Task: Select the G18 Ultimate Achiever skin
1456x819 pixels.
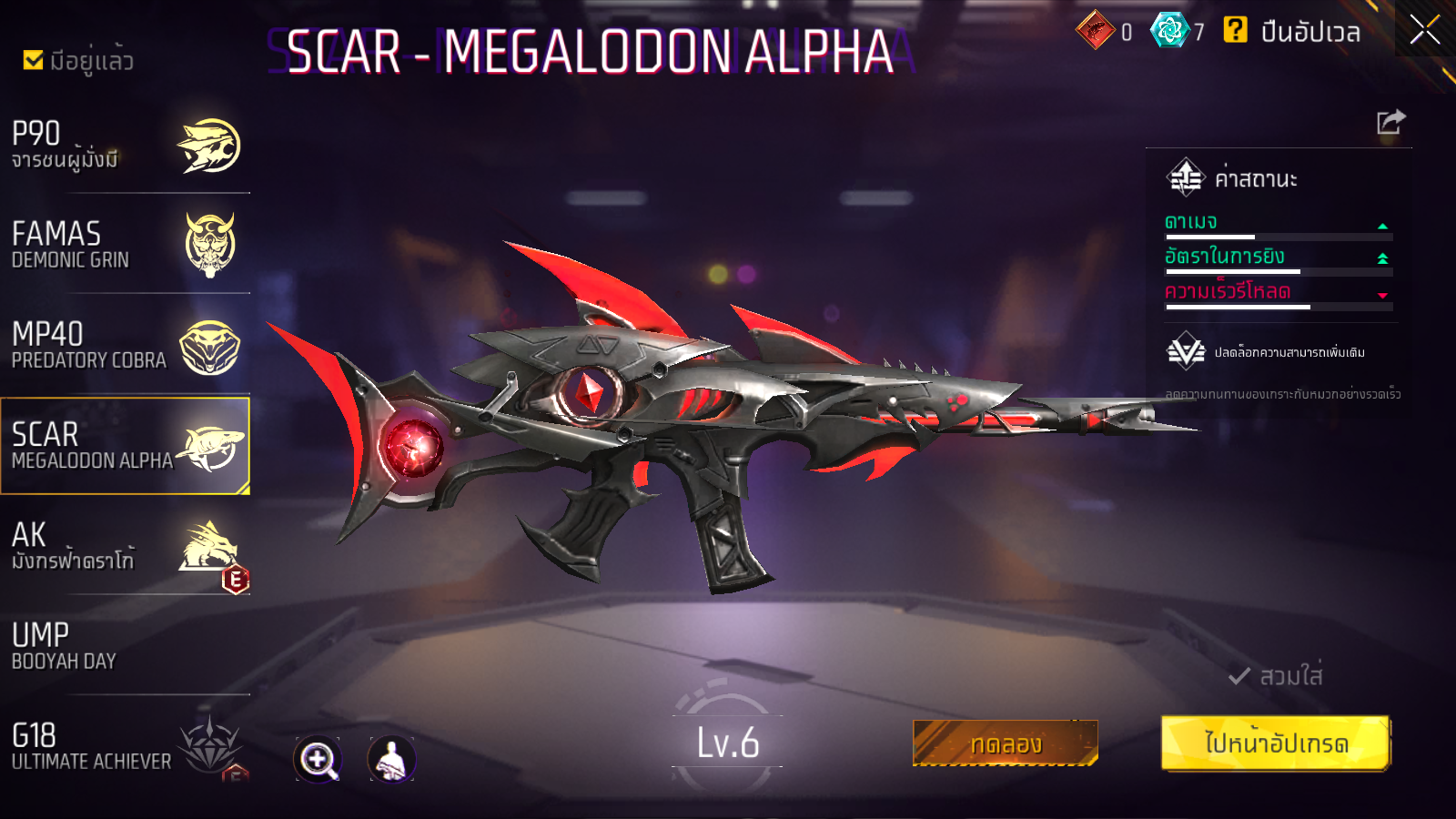Action: coord(126,746)
